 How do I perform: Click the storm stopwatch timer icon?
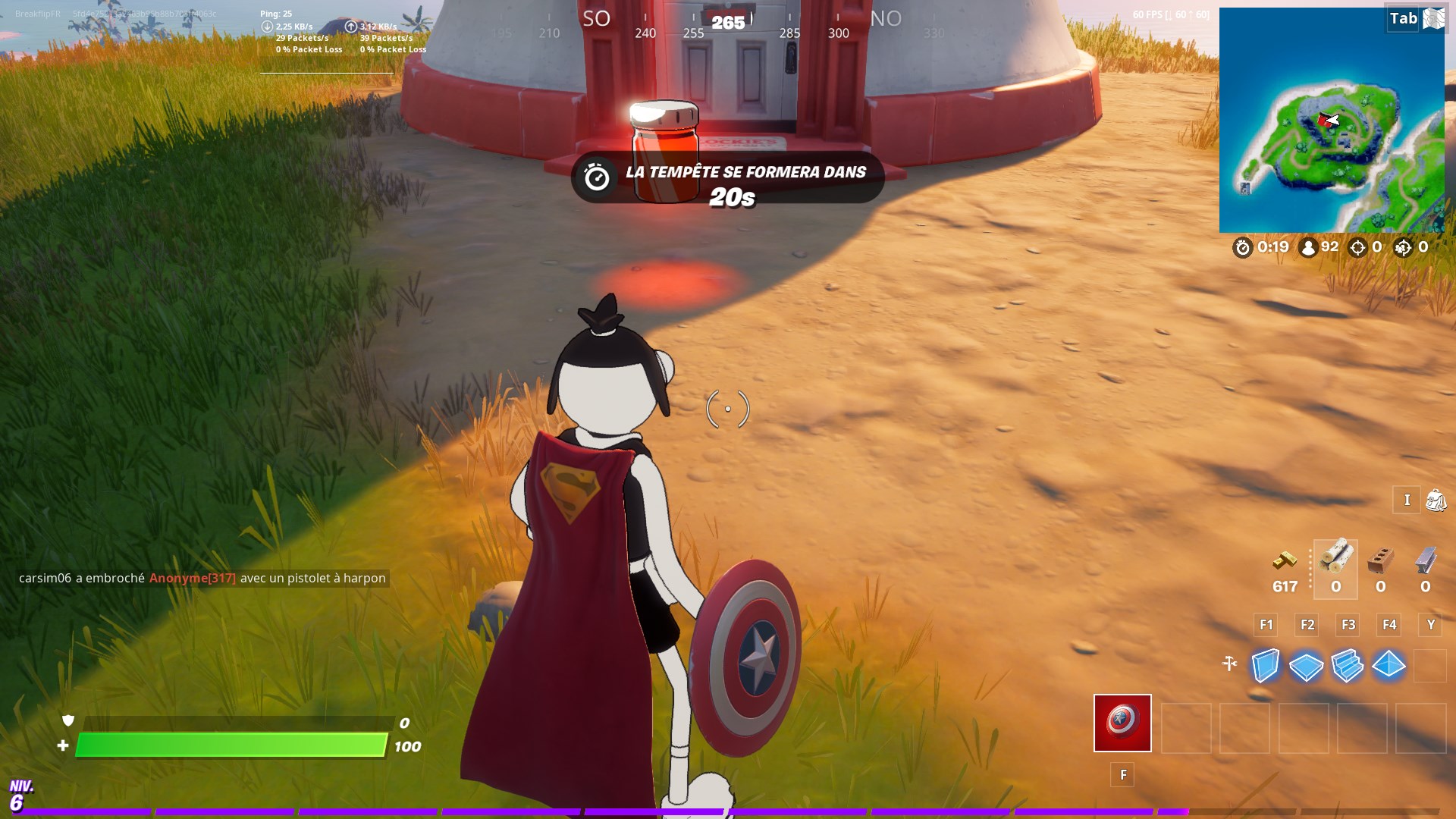point(1242,248)
